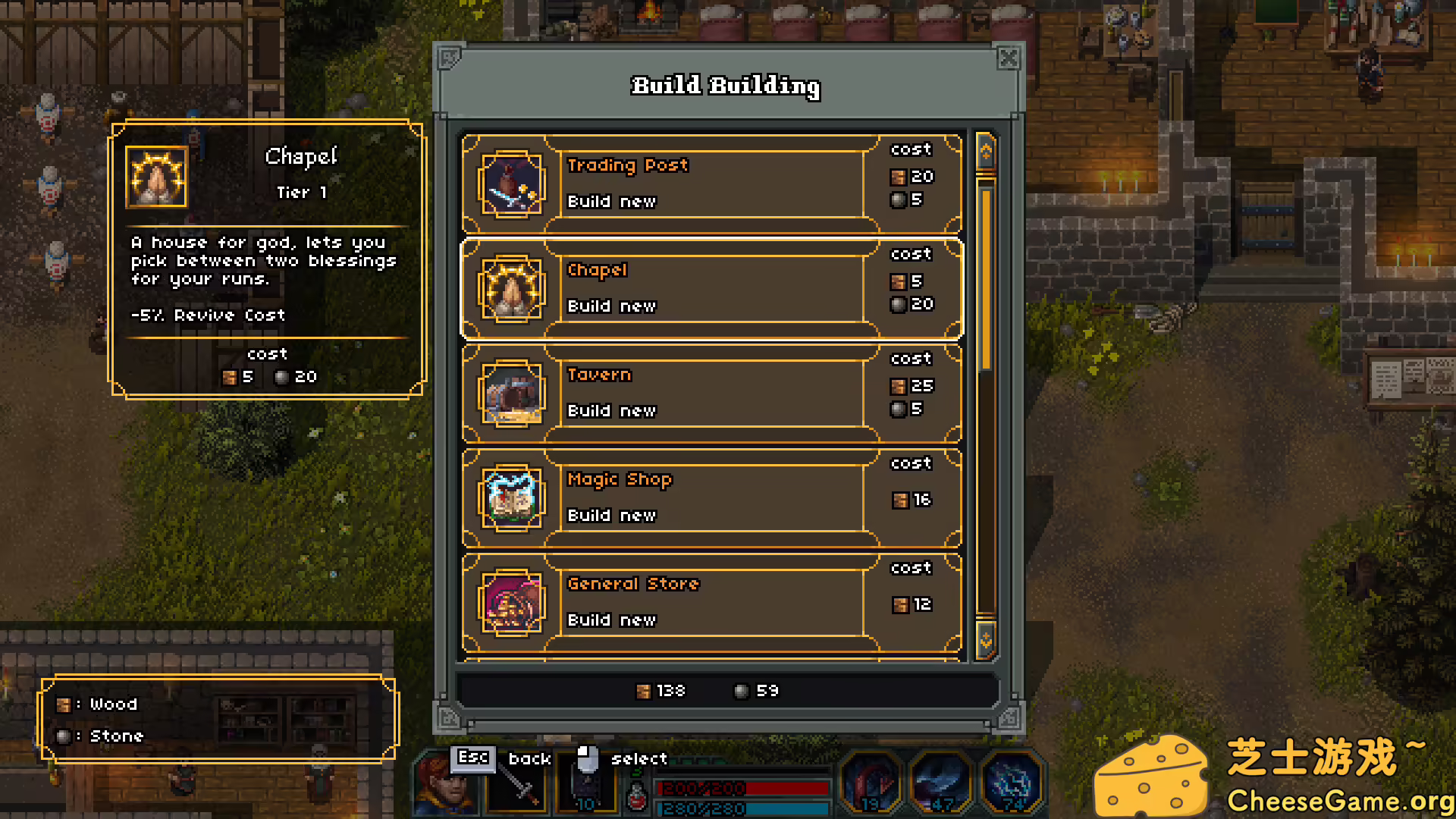Click Build new under Trading Post

pos(611,202)
